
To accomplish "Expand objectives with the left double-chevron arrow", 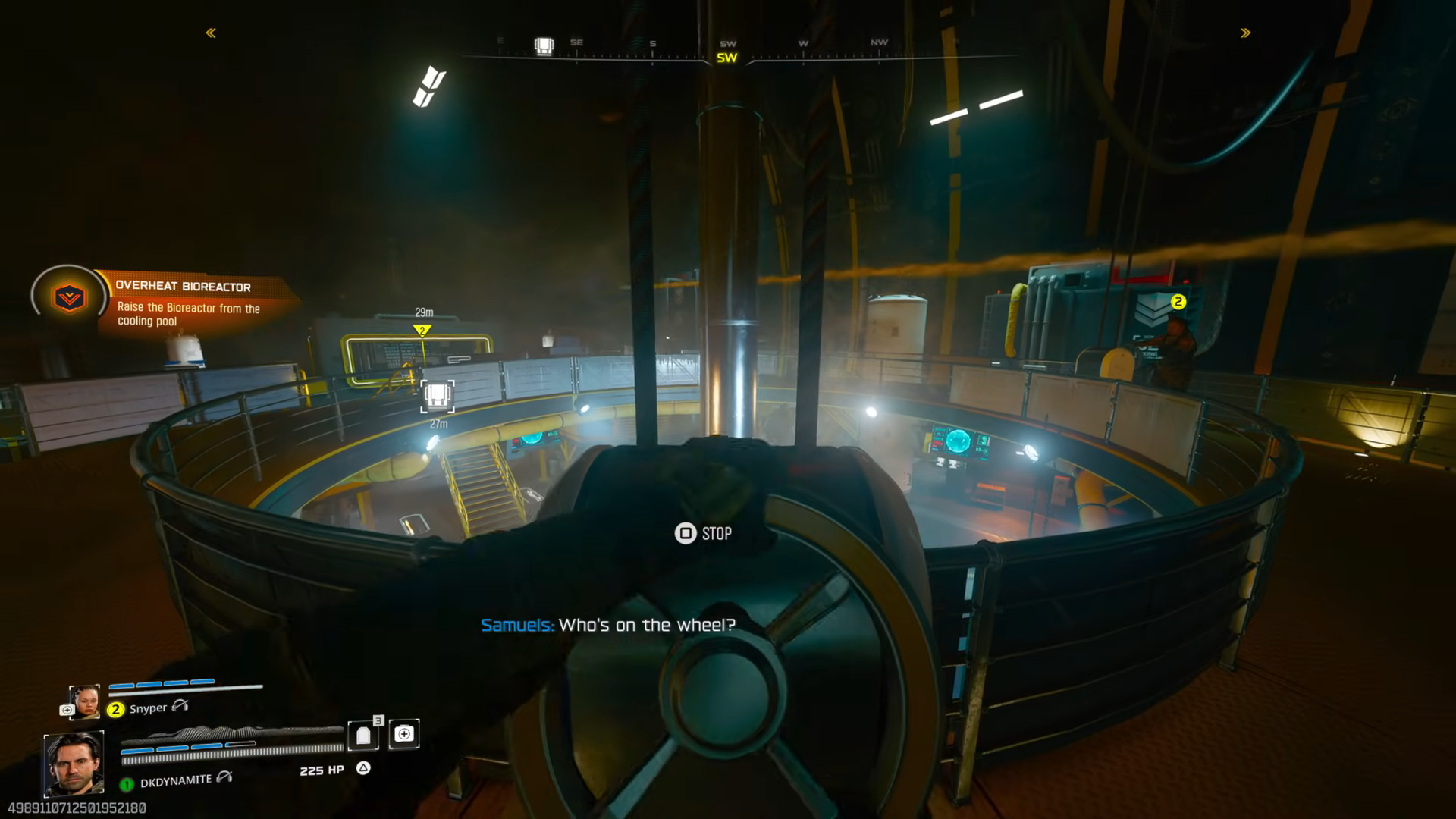I will (x=210, y=32).
